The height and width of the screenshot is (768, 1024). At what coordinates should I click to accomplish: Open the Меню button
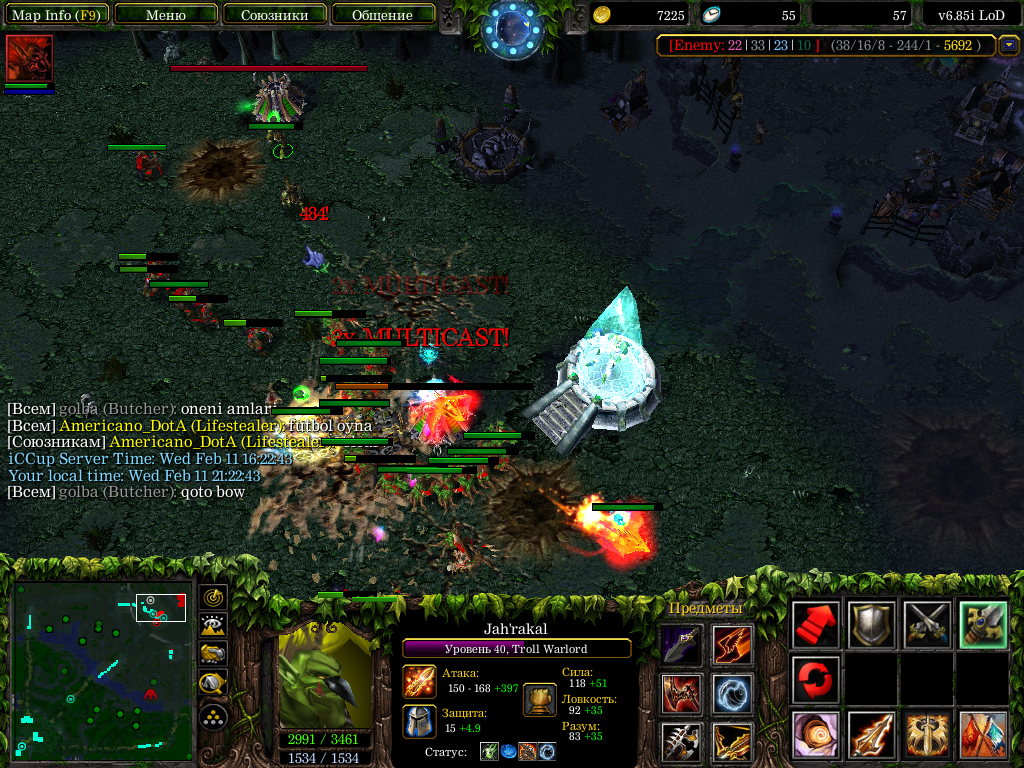[165, 15]
